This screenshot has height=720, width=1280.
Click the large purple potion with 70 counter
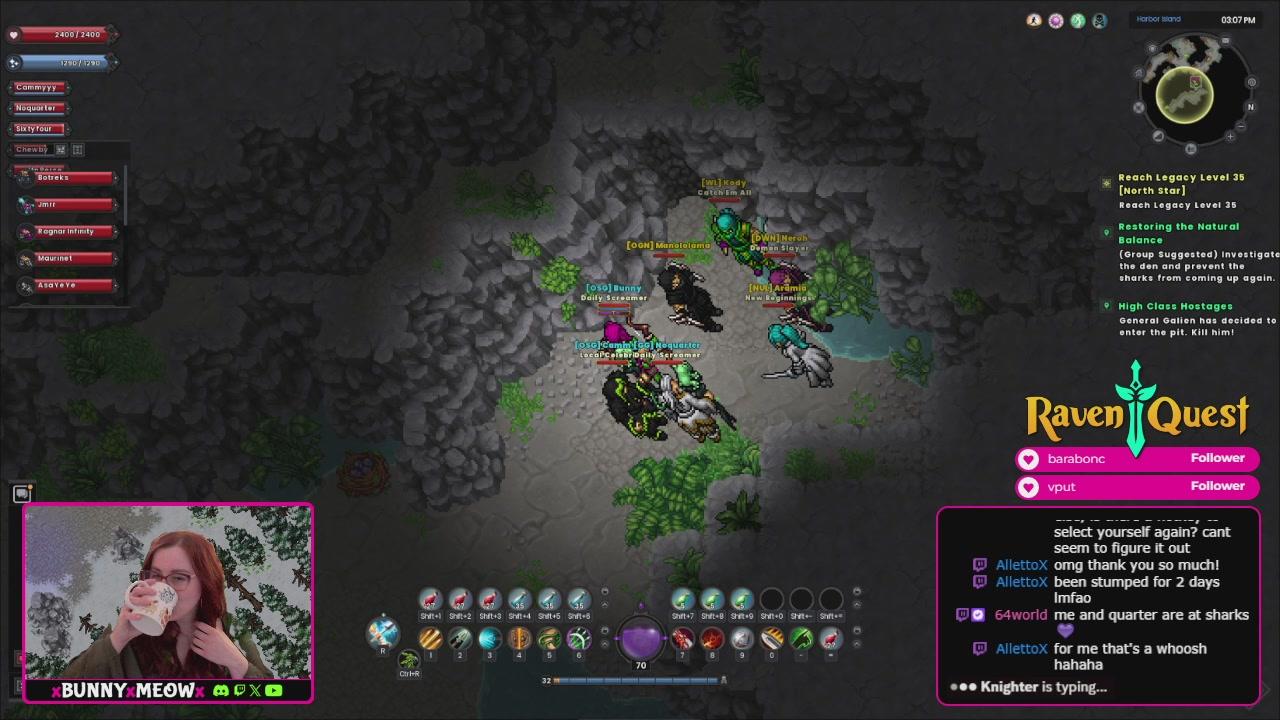[x=640, y=639]
